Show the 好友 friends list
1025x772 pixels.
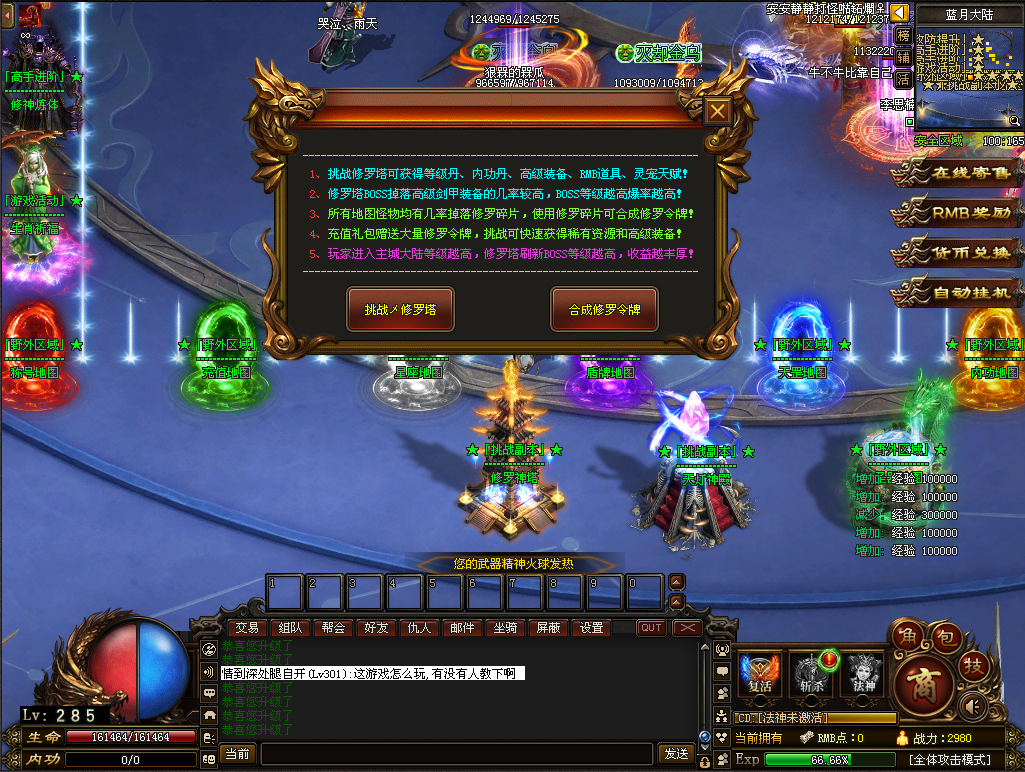coord(376,628)
